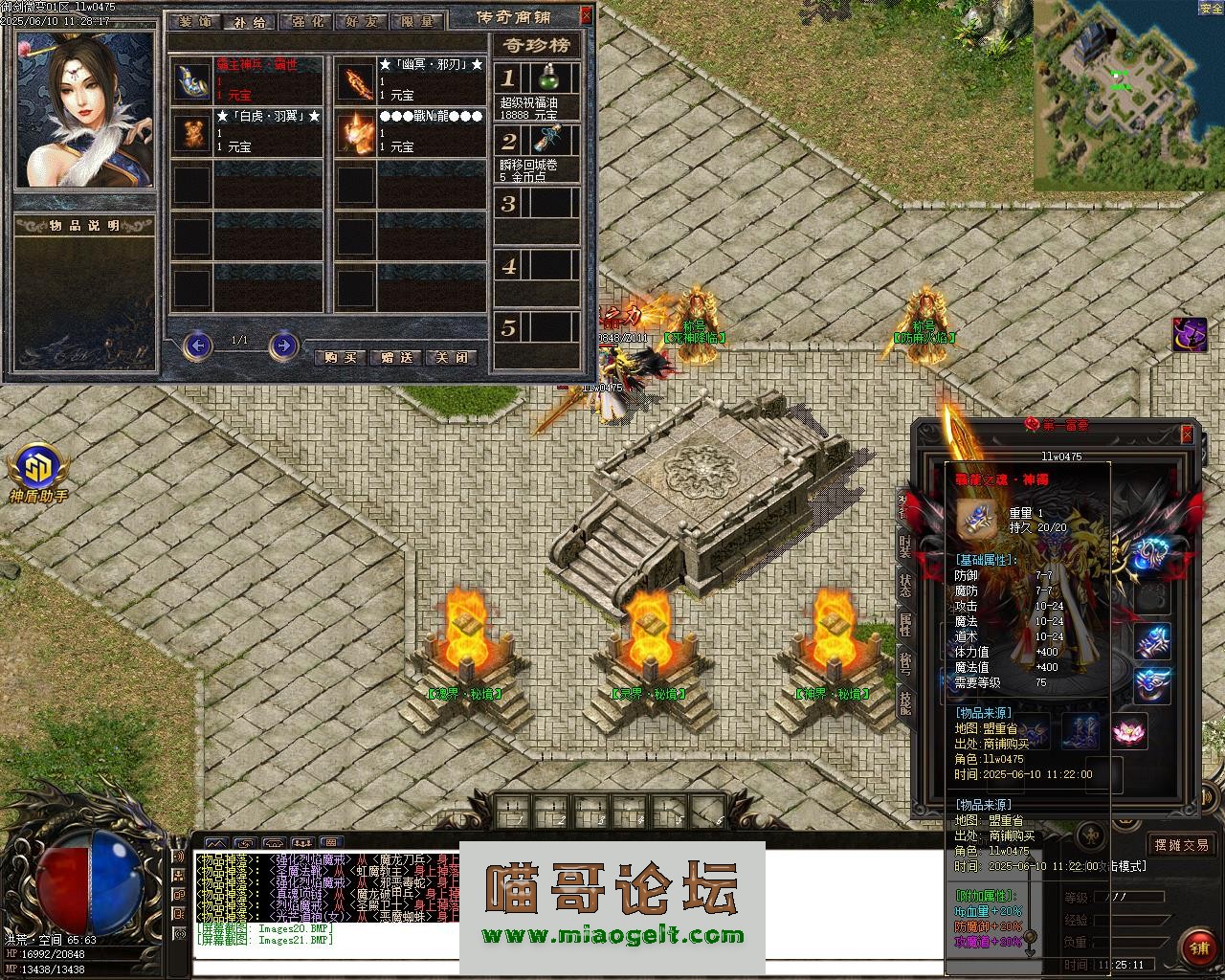Viewport: 1225px width, 980px height.
Task: Click the 购买 buy button
Action: point(341,357)
